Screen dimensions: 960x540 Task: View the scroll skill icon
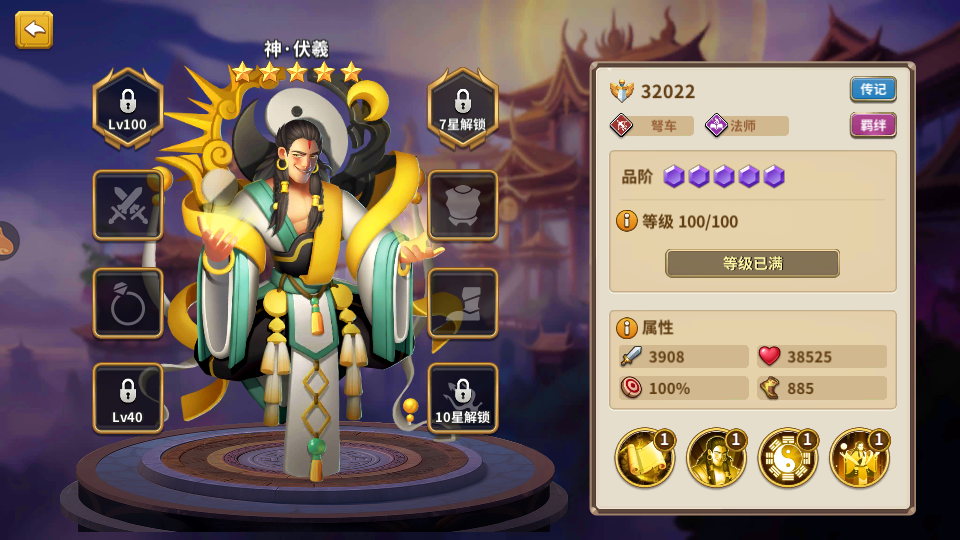[644, 458]
